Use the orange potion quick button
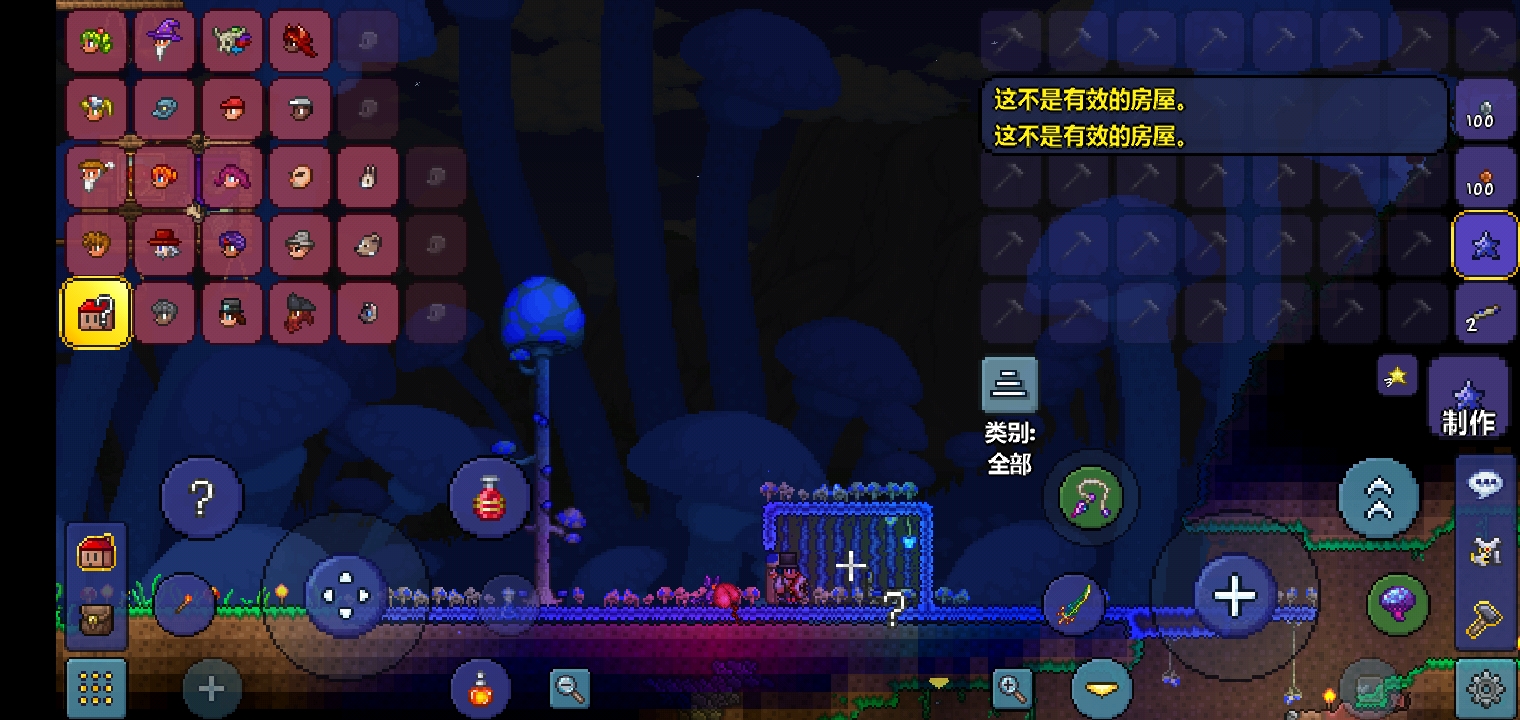 click(x=481, y=688)
